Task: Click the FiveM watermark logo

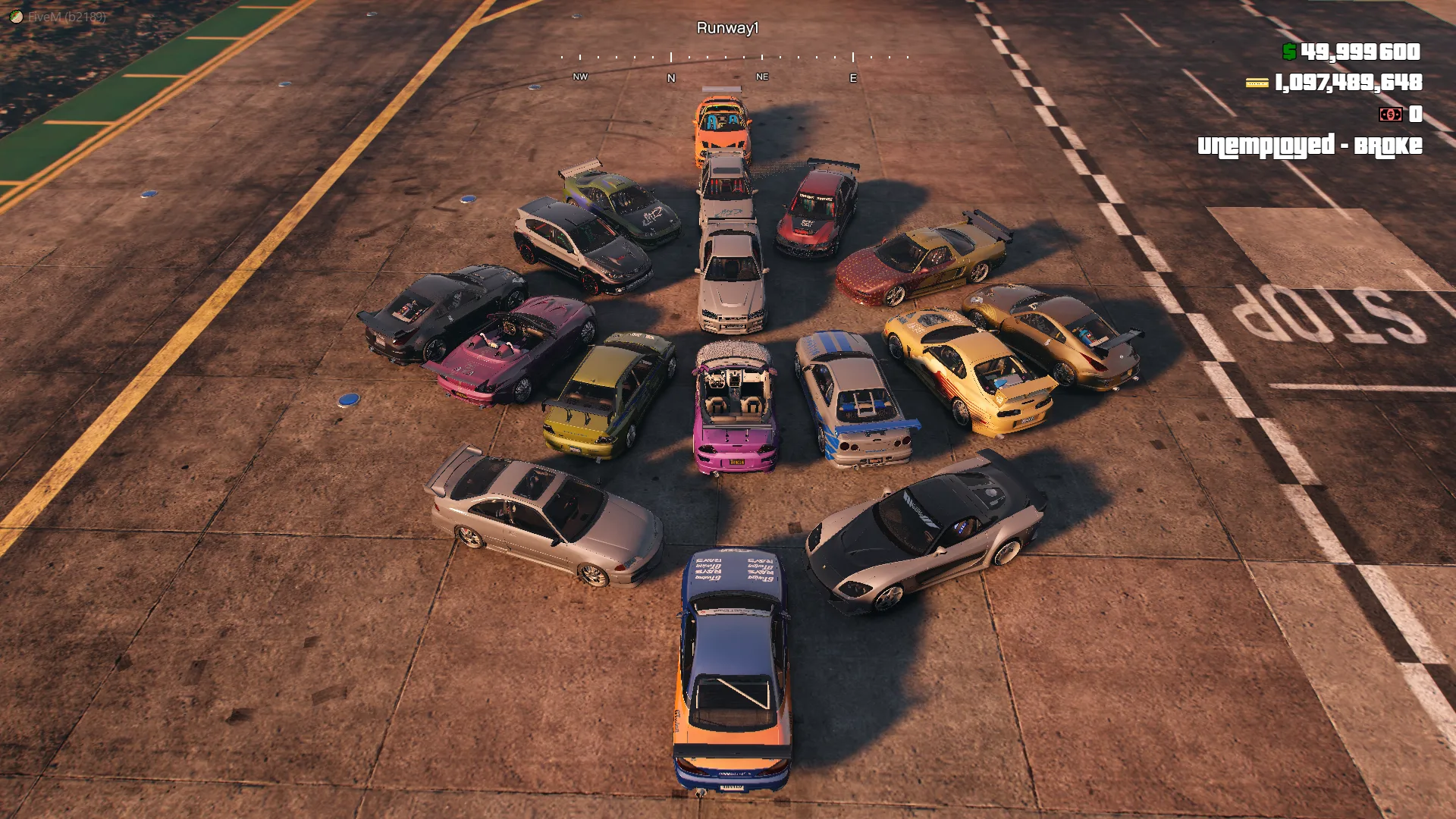Action: (x=16, y=16)
